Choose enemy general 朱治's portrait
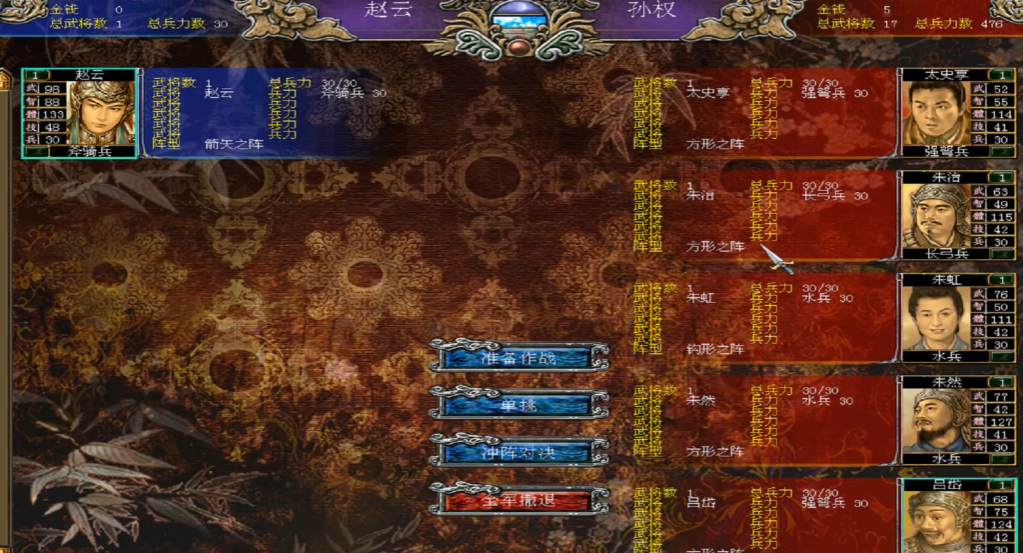 pos(936,216)
